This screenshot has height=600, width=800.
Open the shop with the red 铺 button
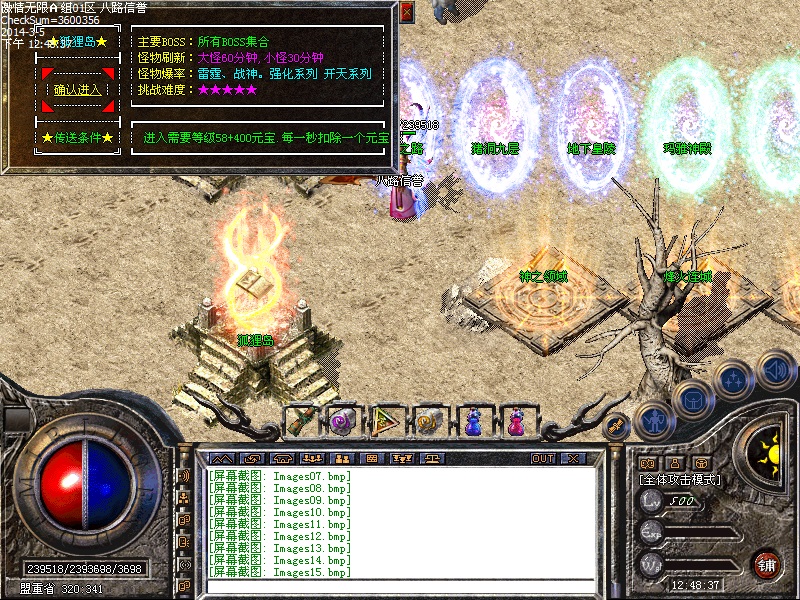coord(767,563)
